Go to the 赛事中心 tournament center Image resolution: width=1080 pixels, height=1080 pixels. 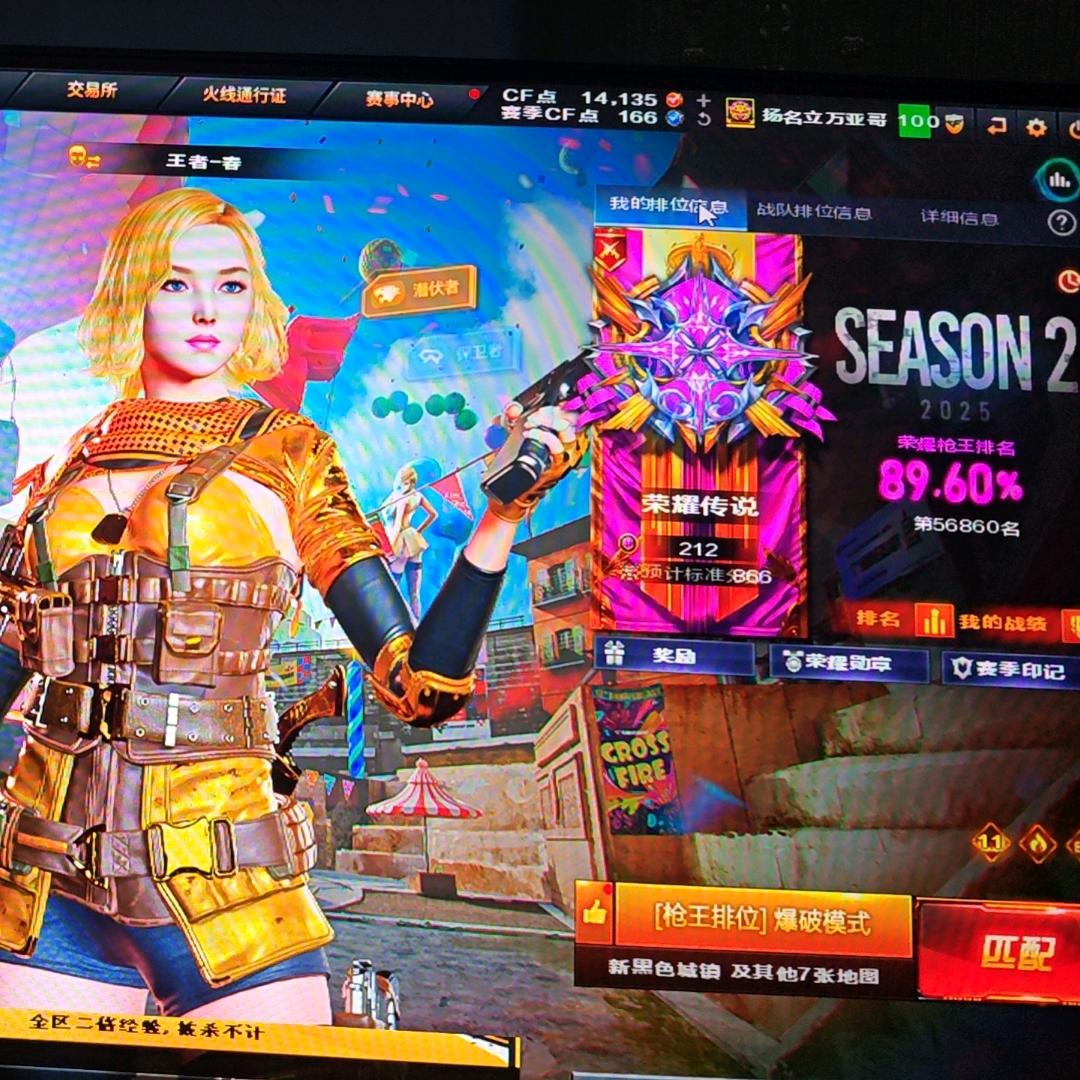(x=399, y=99)
